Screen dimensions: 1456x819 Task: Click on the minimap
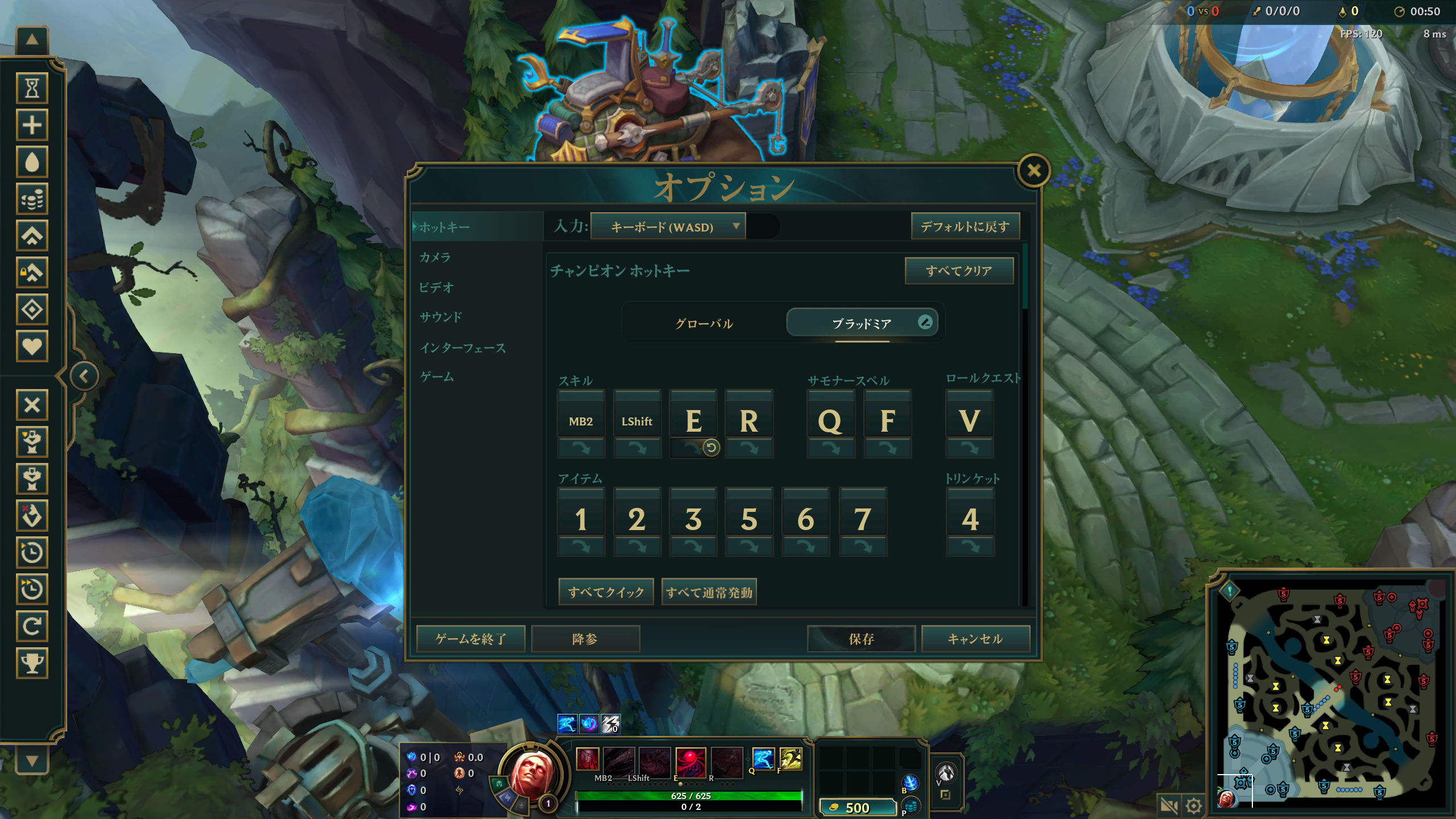pyautogui.click(x=1331, y=694)
